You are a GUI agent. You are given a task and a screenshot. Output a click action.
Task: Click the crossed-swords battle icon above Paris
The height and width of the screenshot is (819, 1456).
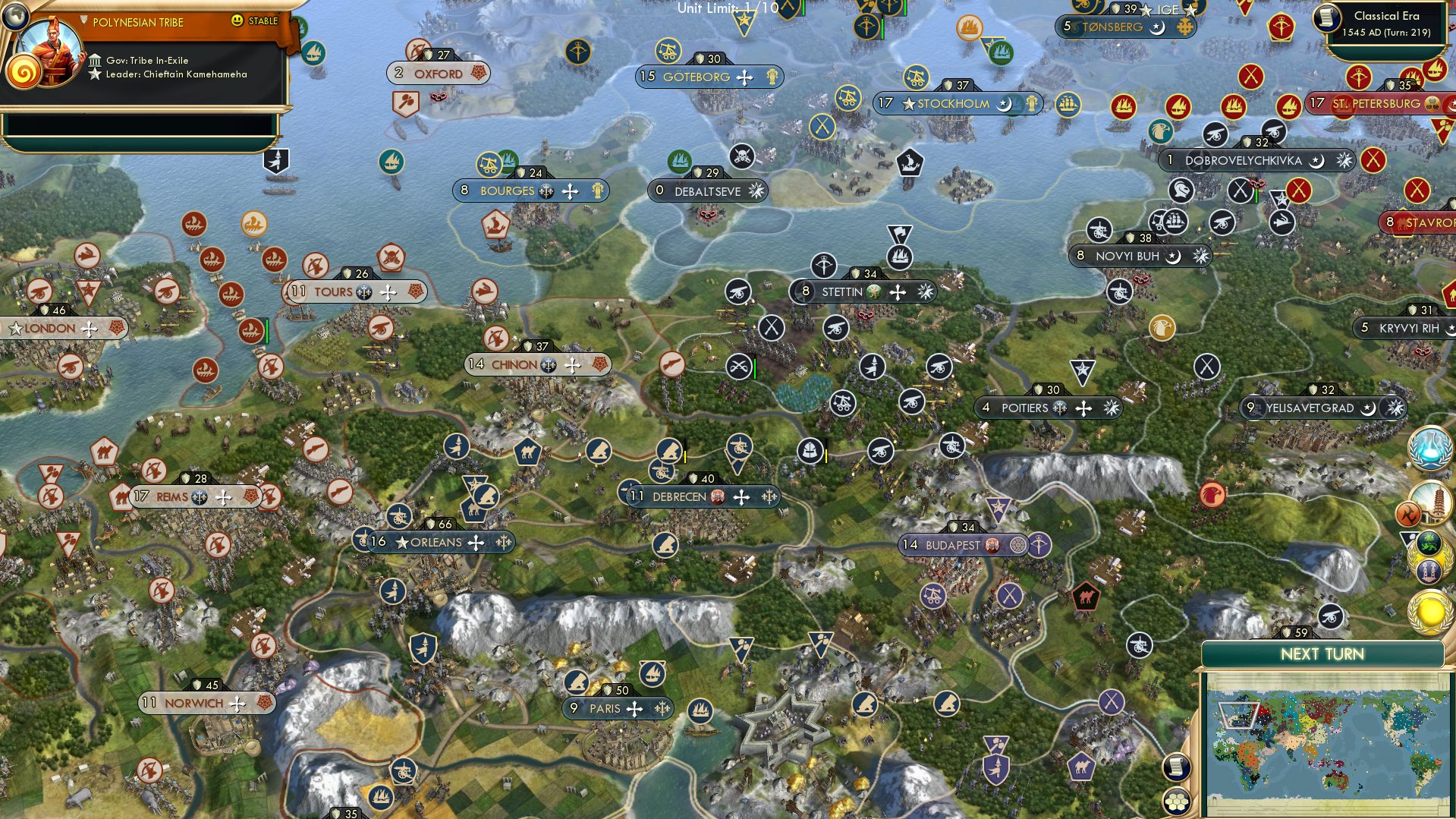(738, 368)
